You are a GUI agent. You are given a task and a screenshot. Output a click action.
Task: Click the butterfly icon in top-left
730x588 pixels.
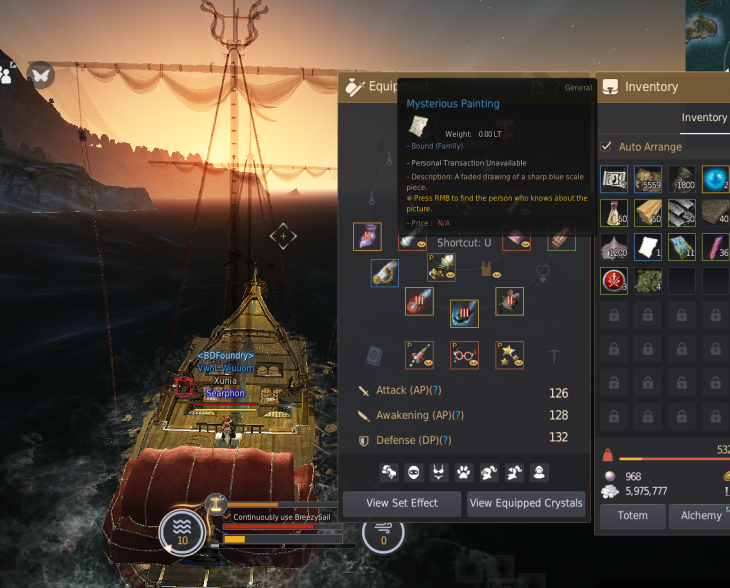pyautogui.click(x=40, y=73)
